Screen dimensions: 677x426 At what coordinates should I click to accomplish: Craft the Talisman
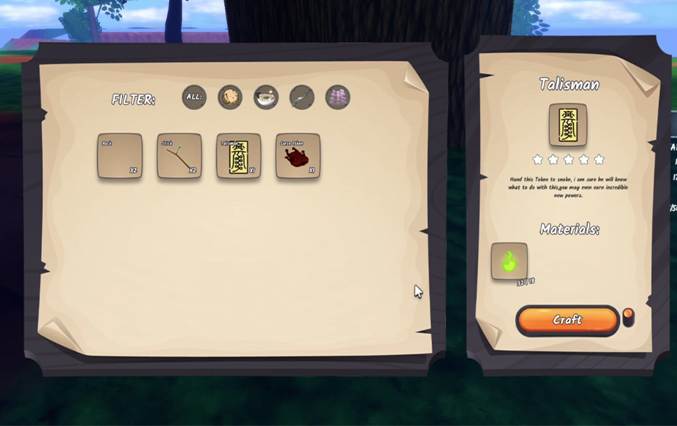(567, 320)
